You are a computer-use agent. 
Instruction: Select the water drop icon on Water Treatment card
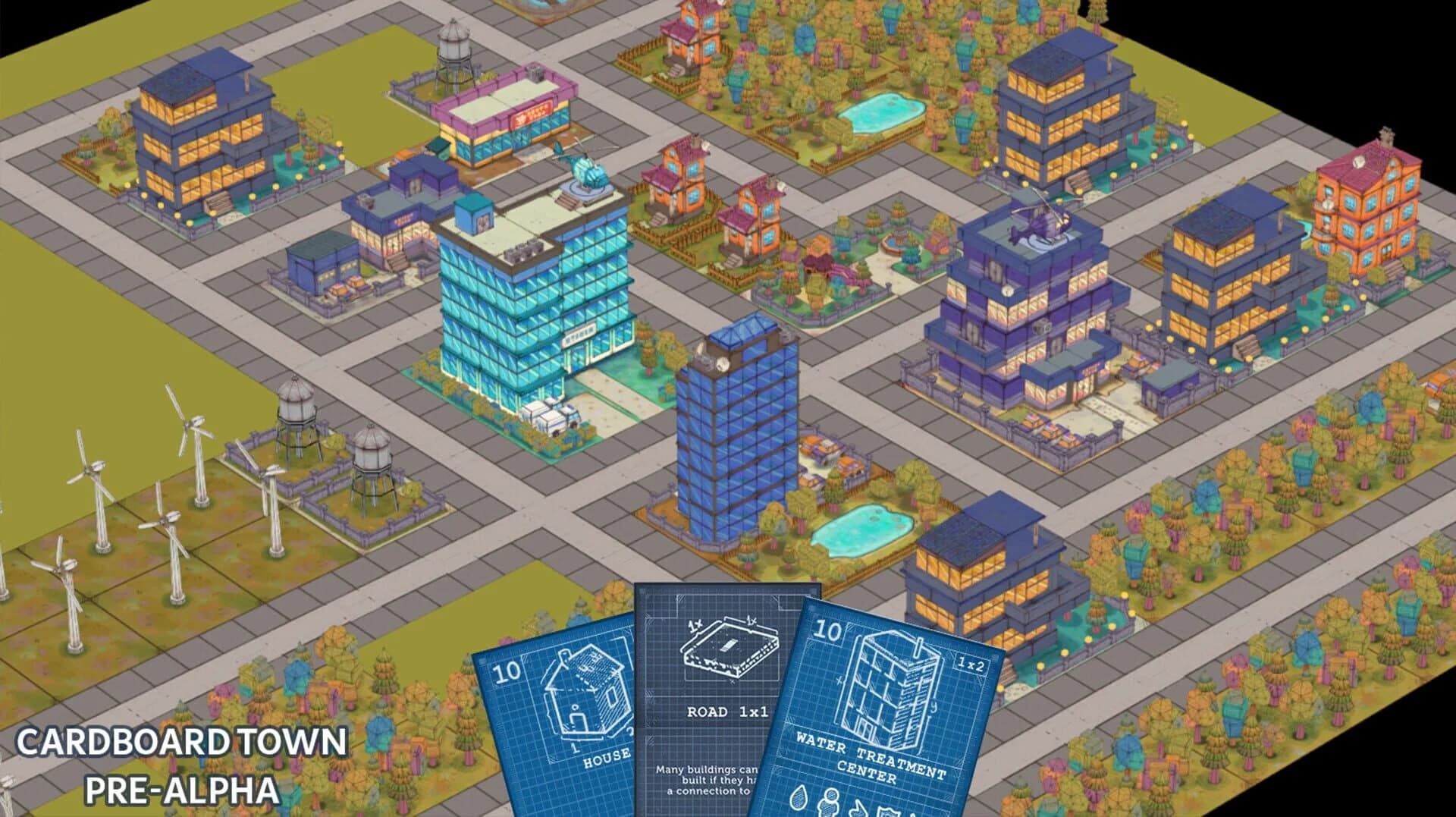pyautogui.click(x=799, y=798)
